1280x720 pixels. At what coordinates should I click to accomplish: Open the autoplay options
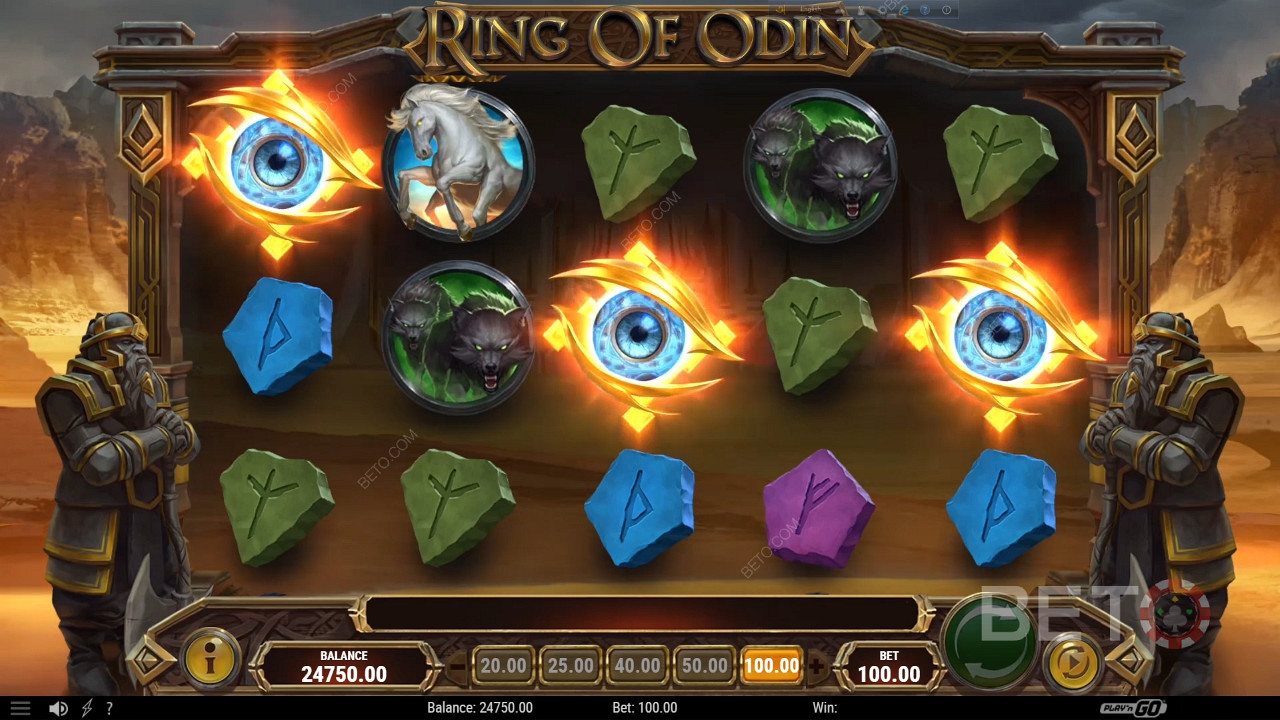pos(1074,663)
